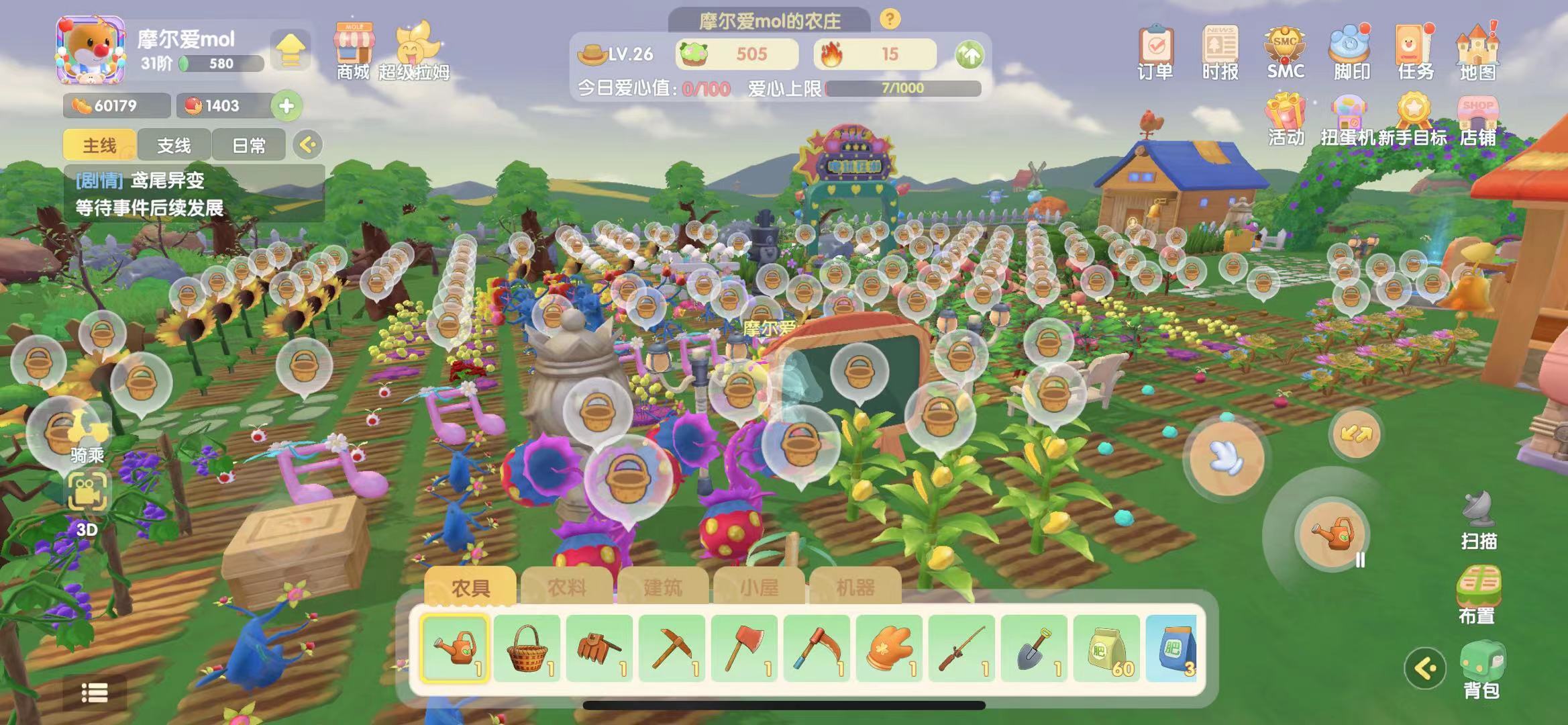1568x725 pixels.
Task: Open the 超级拉姆 menu
Action: click(415, 52)
